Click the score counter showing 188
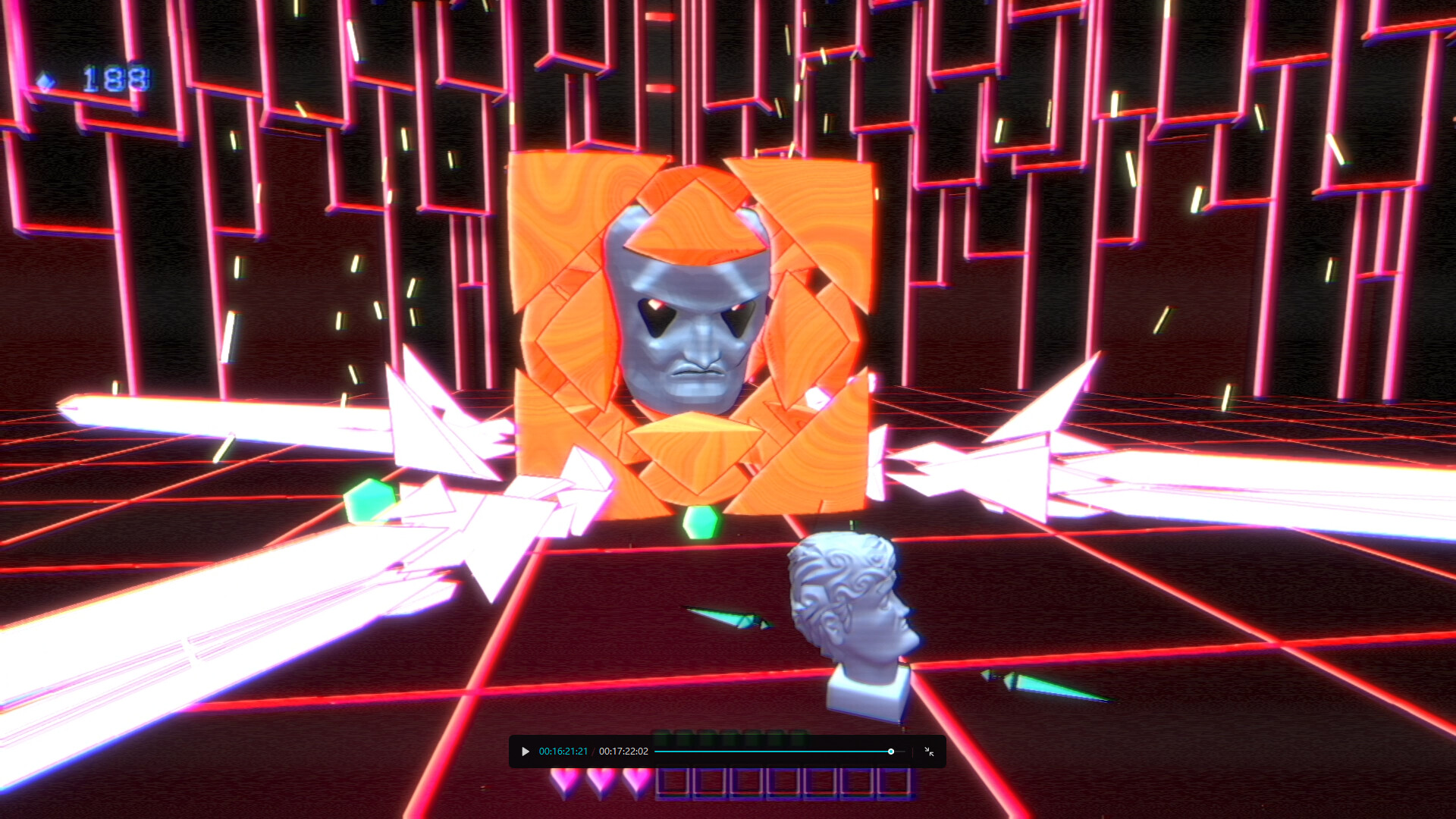This screenshot has height=819, width=1456. (x=112, y=77)
